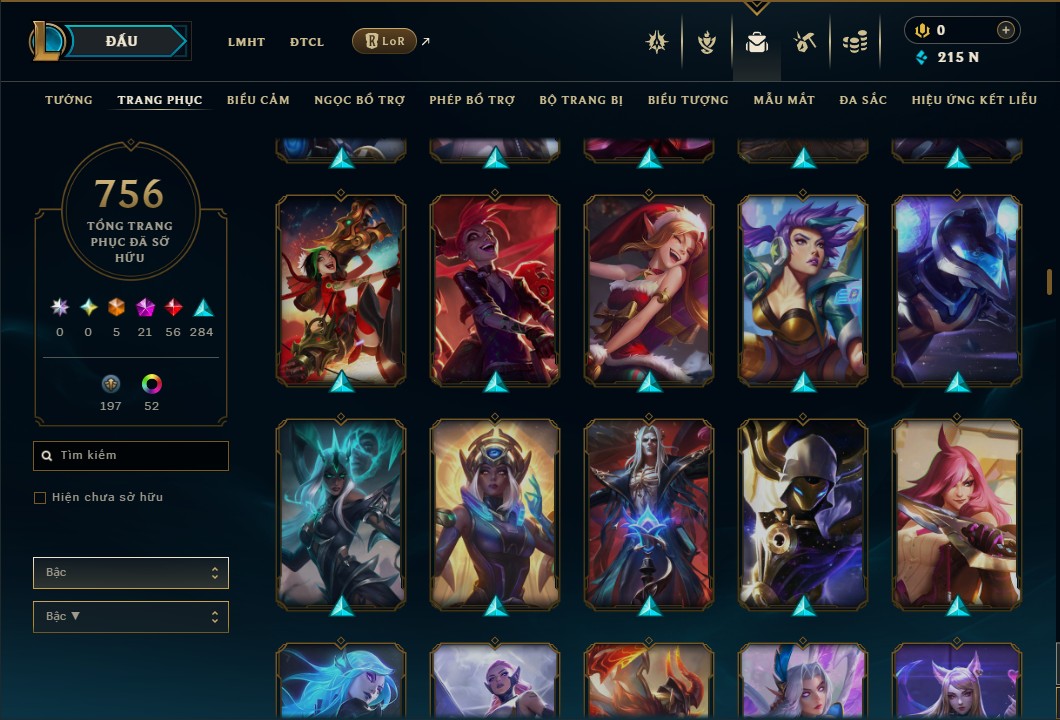1060x720 pixels.
Task: Select the NGỌC BỔ TRỢ tab
Action: pyautogui.click(x=359, y=100)
